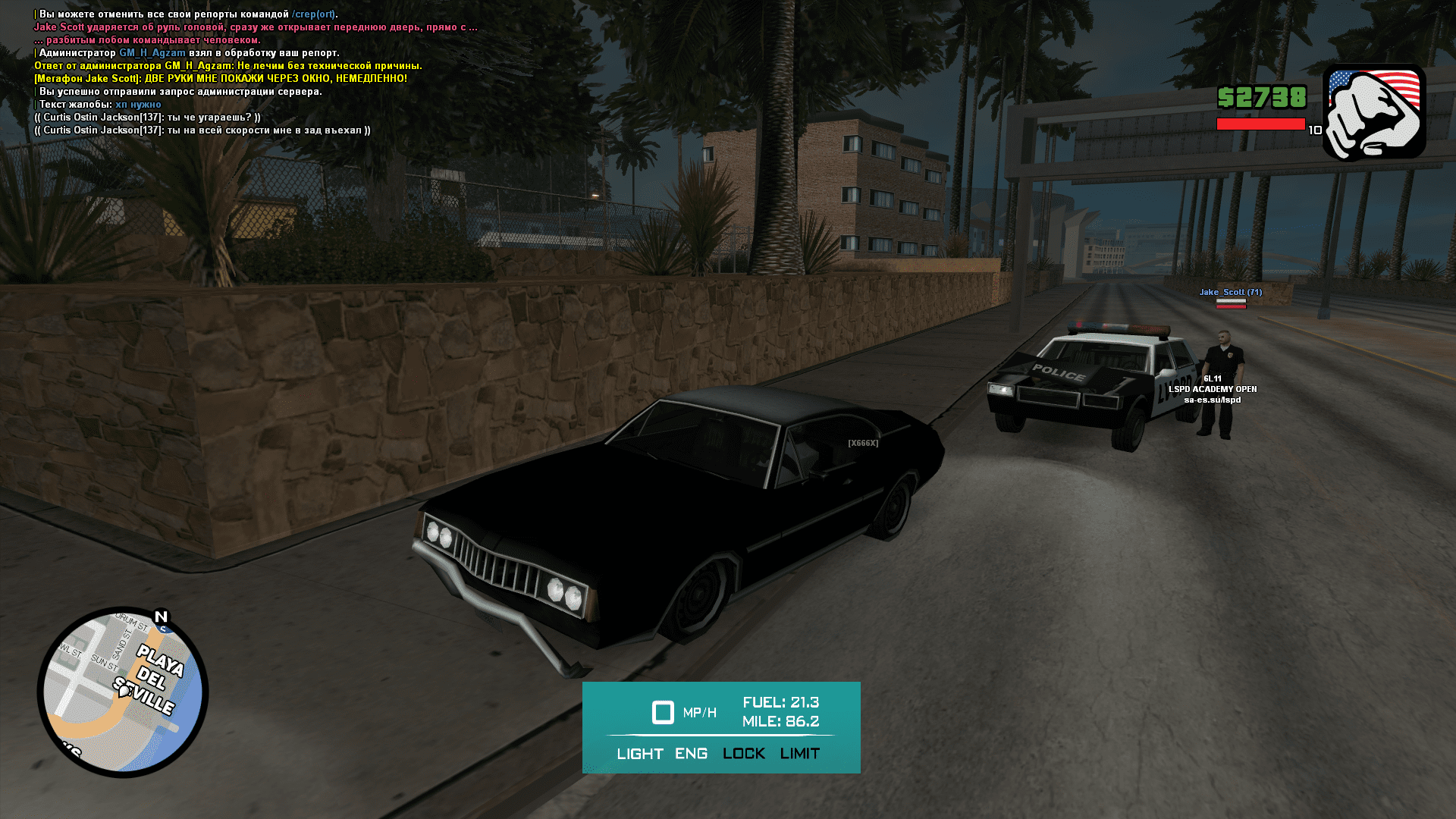Toggle the LOCK indicator on speedometer

click(x=744, y=754)
